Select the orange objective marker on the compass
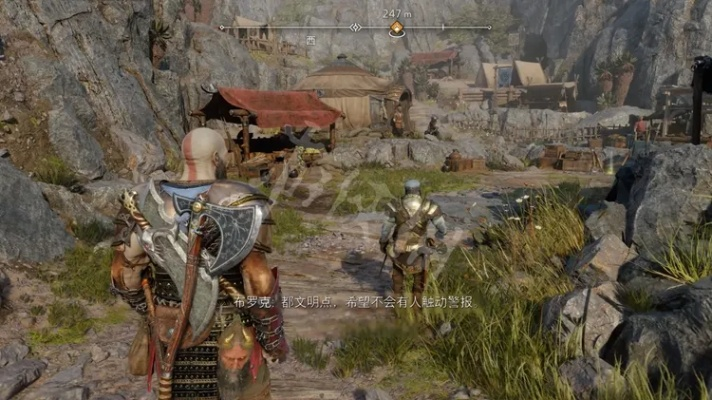712x400 pixels. point(397,28)
